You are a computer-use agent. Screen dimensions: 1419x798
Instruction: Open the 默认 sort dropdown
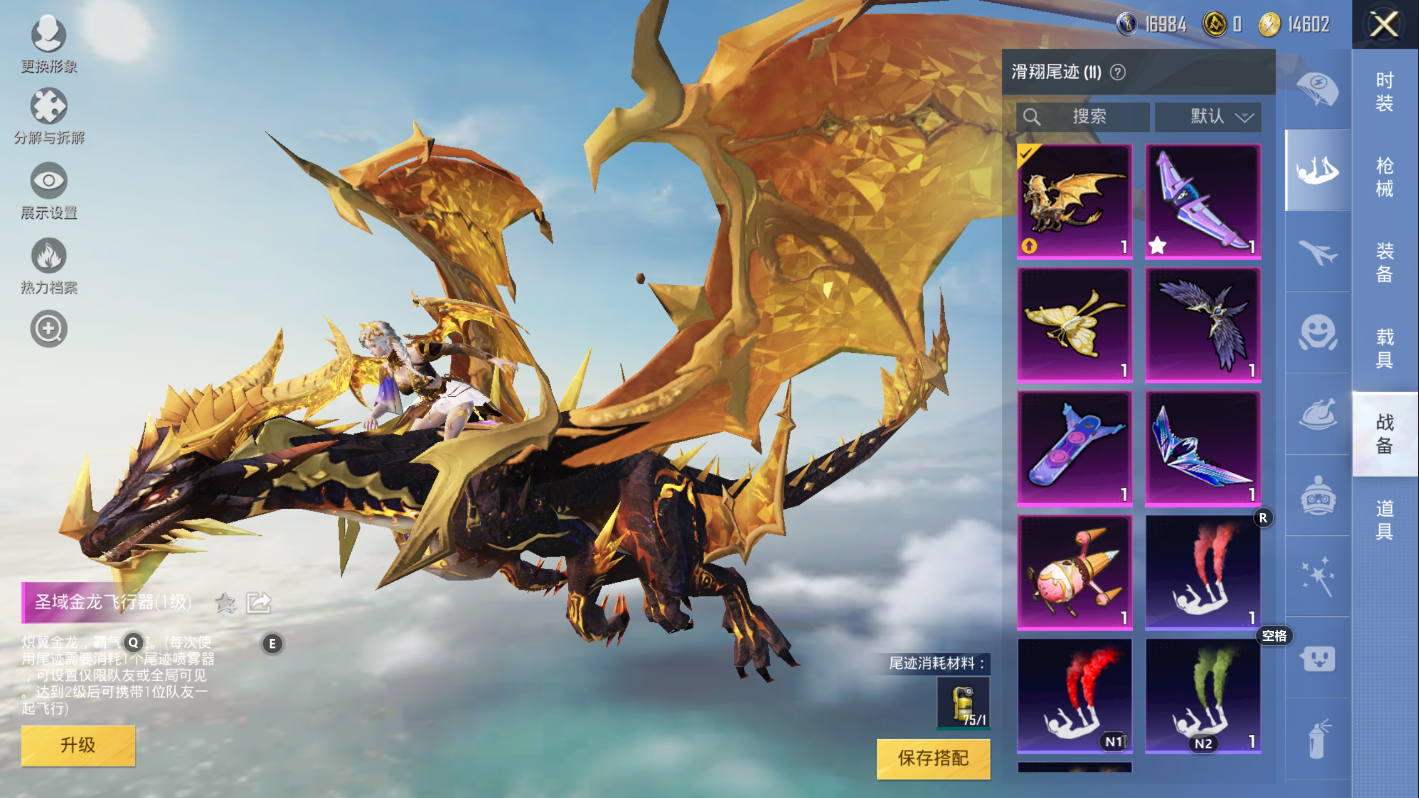pos(1208,117)
